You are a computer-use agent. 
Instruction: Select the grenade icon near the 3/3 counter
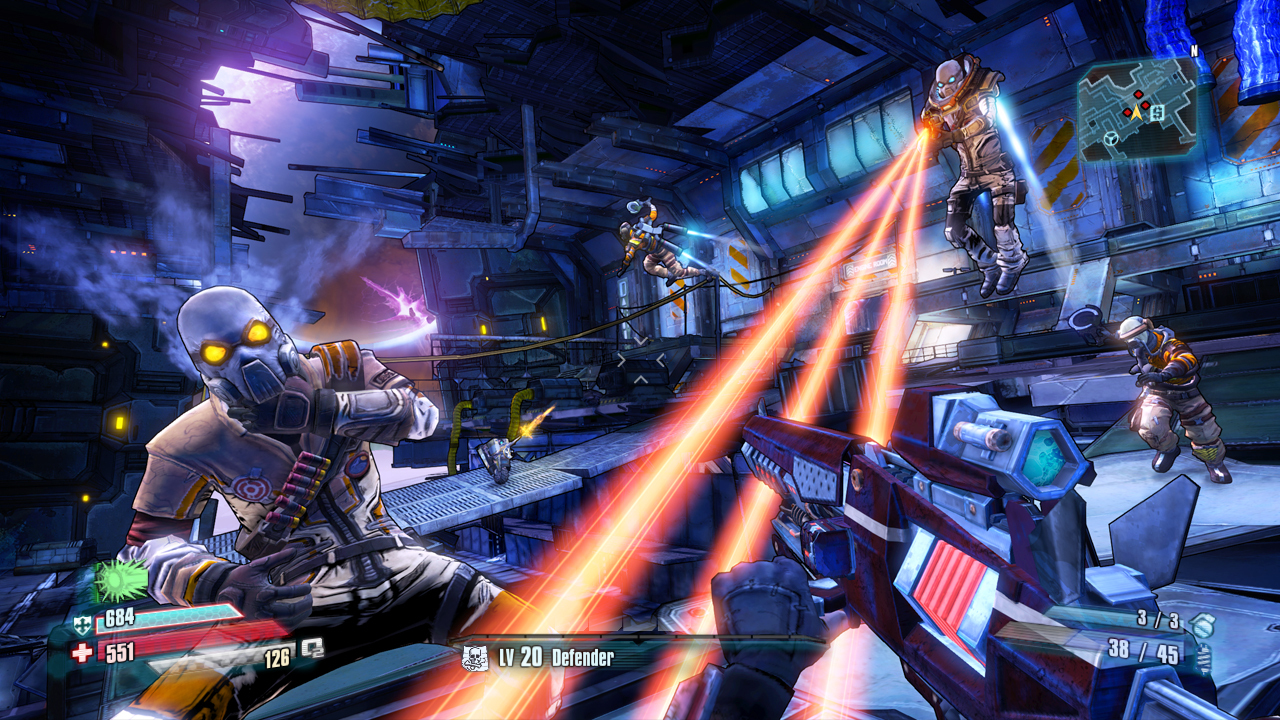tap(1203, 626)
